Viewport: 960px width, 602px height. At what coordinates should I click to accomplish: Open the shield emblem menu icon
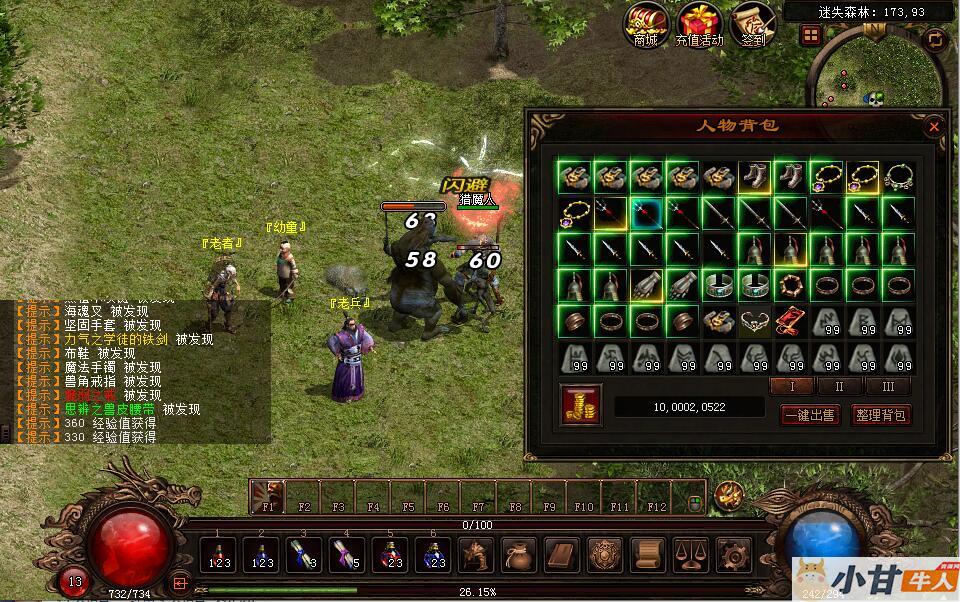pos(604,555)
